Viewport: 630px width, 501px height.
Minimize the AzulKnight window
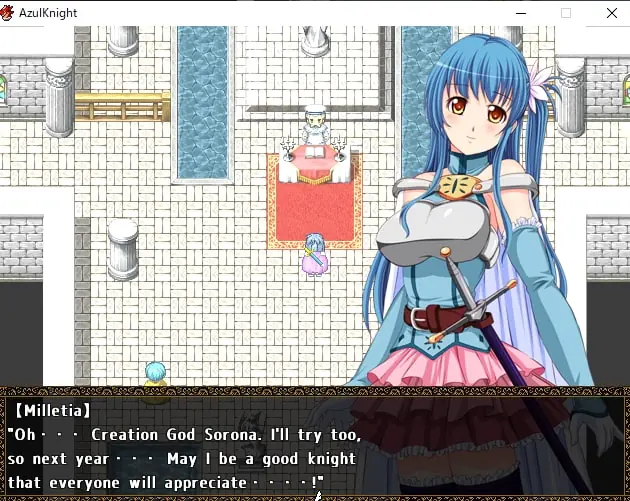point(520,13)
